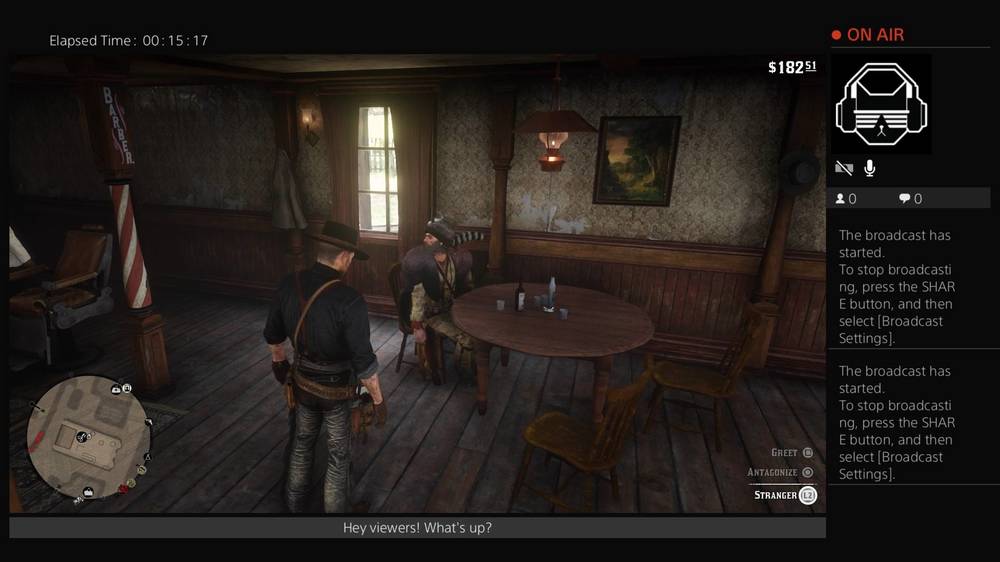Open the broadcaster avatar thumbnail
The height and width of the screenshot is (562, 1000).
tap(881, 104)
